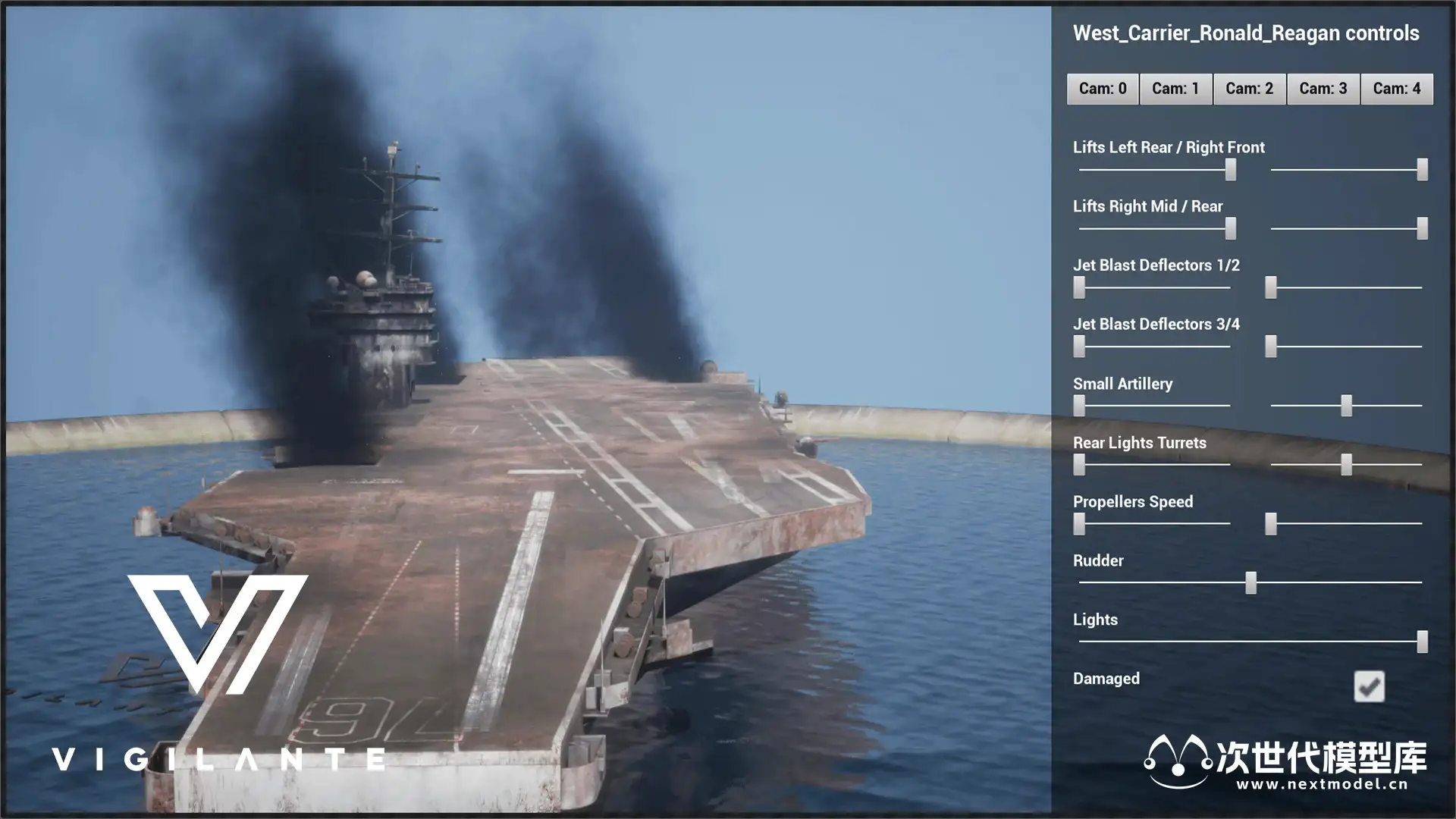Click the Jet Blast Deflector 4 slider handle
Screen dimensions: 1456x819
click(x=1271, y=347)
